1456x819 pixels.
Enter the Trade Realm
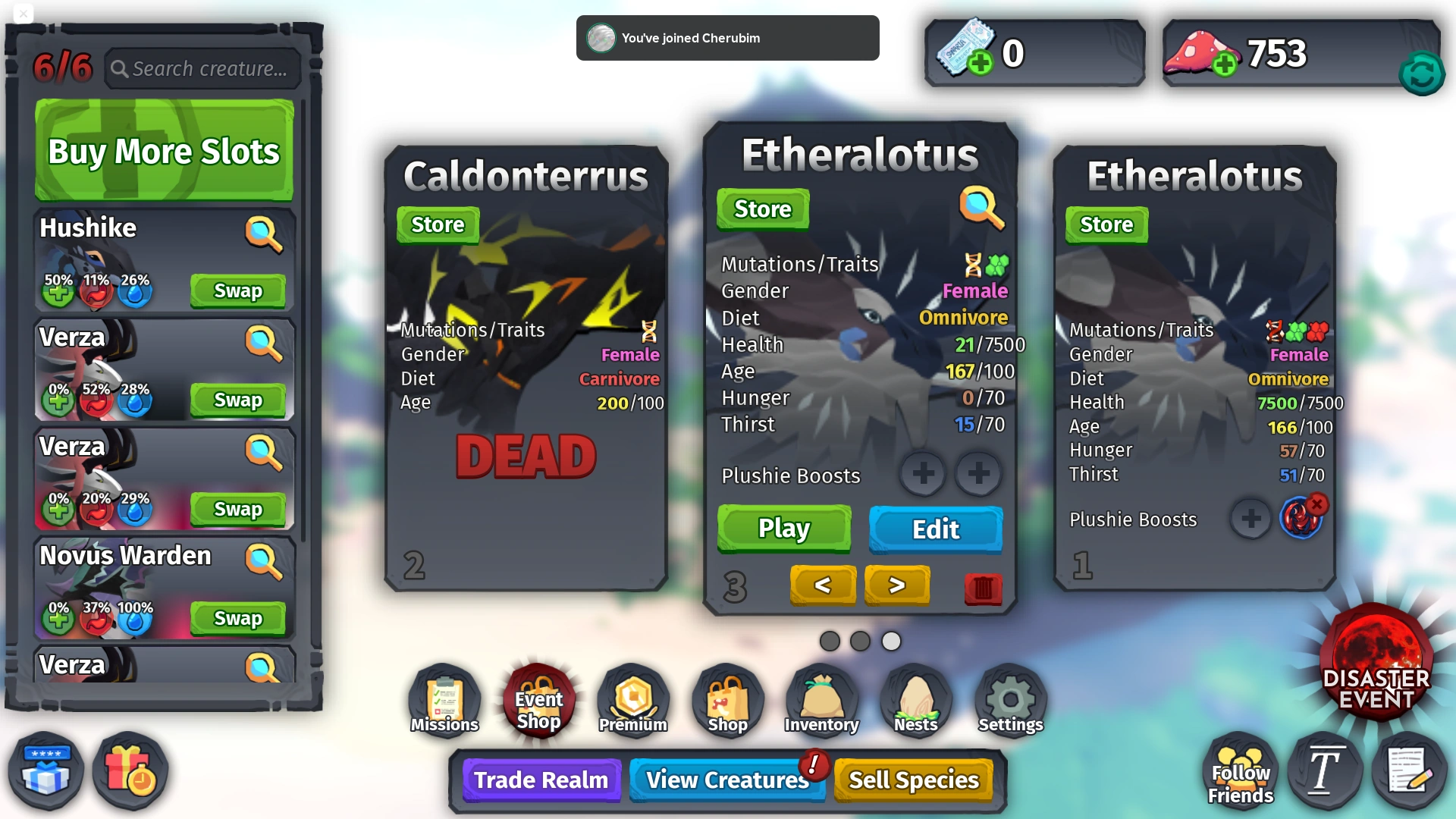point(541,780)
